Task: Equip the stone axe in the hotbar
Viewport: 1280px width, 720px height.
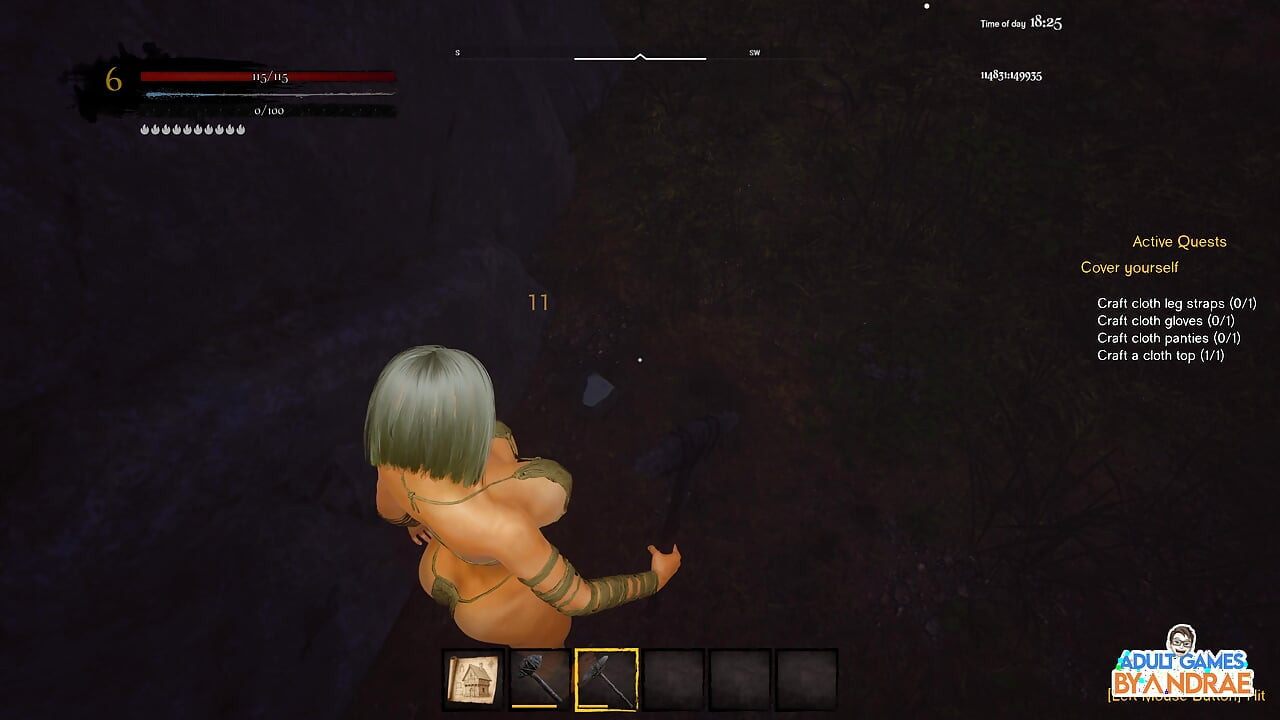Action: point(540,680)
